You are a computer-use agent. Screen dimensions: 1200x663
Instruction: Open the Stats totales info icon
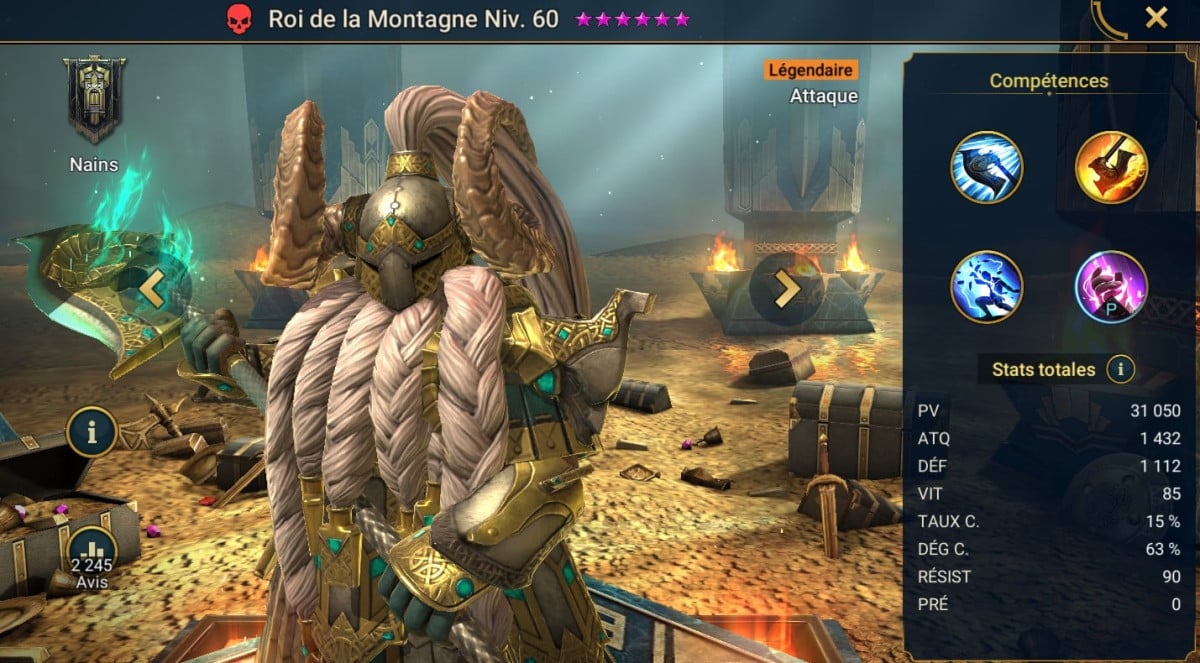(1121, 370)
